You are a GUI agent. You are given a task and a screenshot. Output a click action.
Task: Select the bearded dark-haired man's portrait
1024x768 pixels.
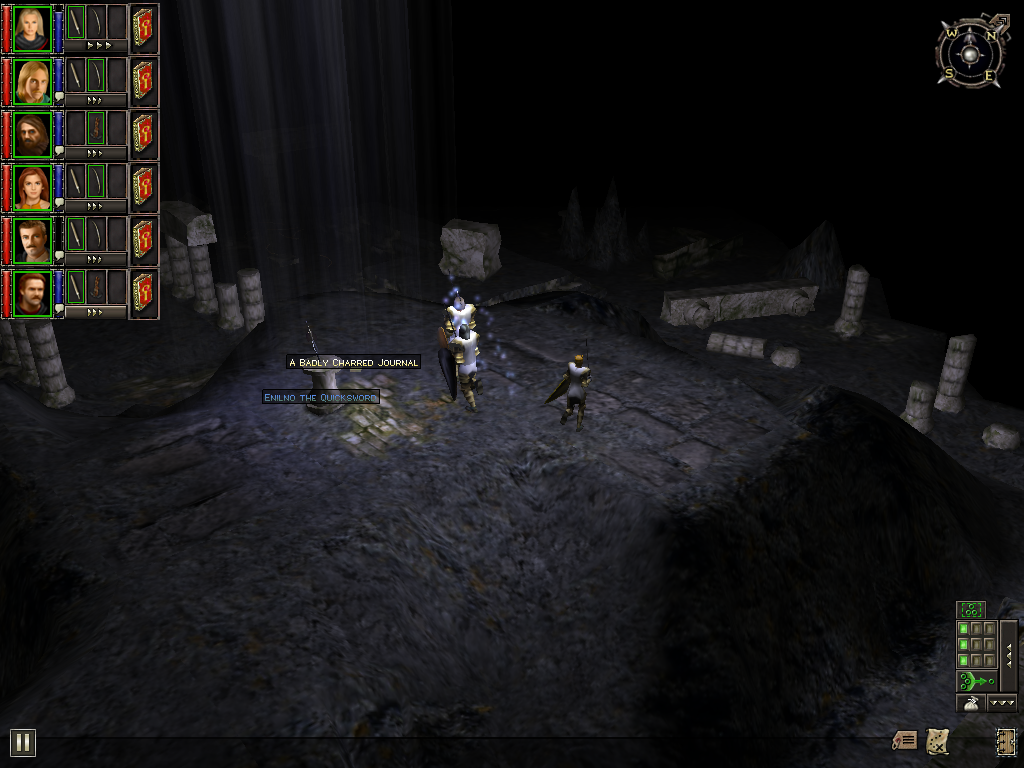(x=32, y=134)
